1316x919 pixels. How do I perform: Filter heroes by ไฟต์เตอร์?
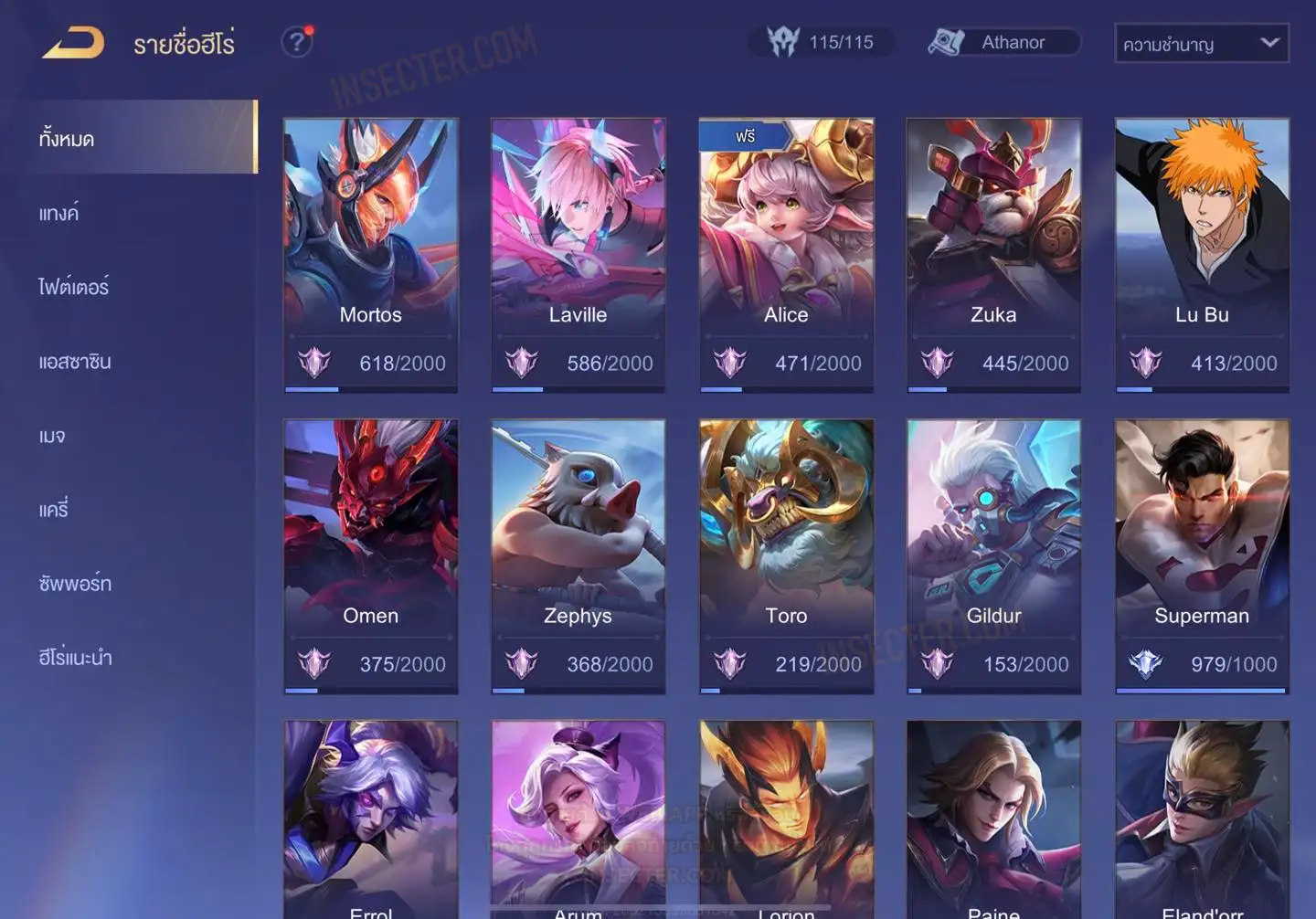pyautogui.click(x=74, y=288)
